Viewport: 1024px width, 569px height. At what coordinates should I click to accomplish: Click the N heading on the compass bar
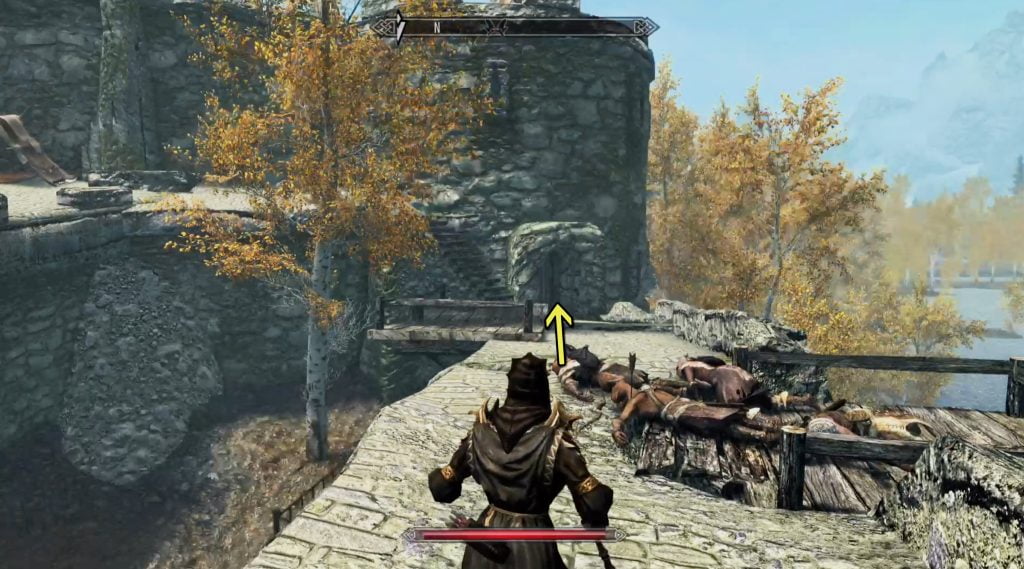tap(436, 27)
